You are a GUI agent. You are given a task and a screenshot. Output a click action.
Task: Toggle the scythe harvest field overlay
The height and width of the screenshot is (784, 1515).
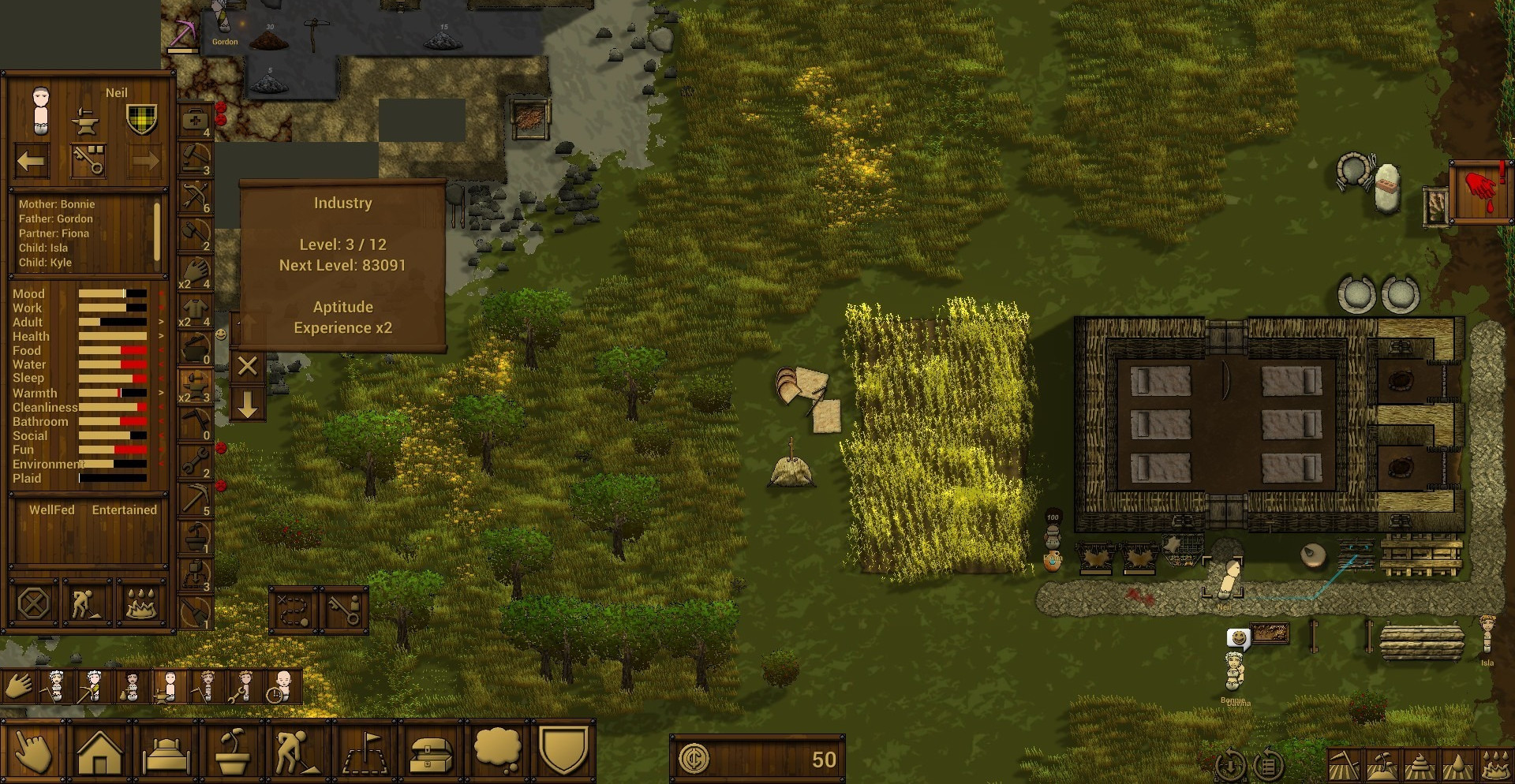pyautogui.click(x=1345, y=764)
